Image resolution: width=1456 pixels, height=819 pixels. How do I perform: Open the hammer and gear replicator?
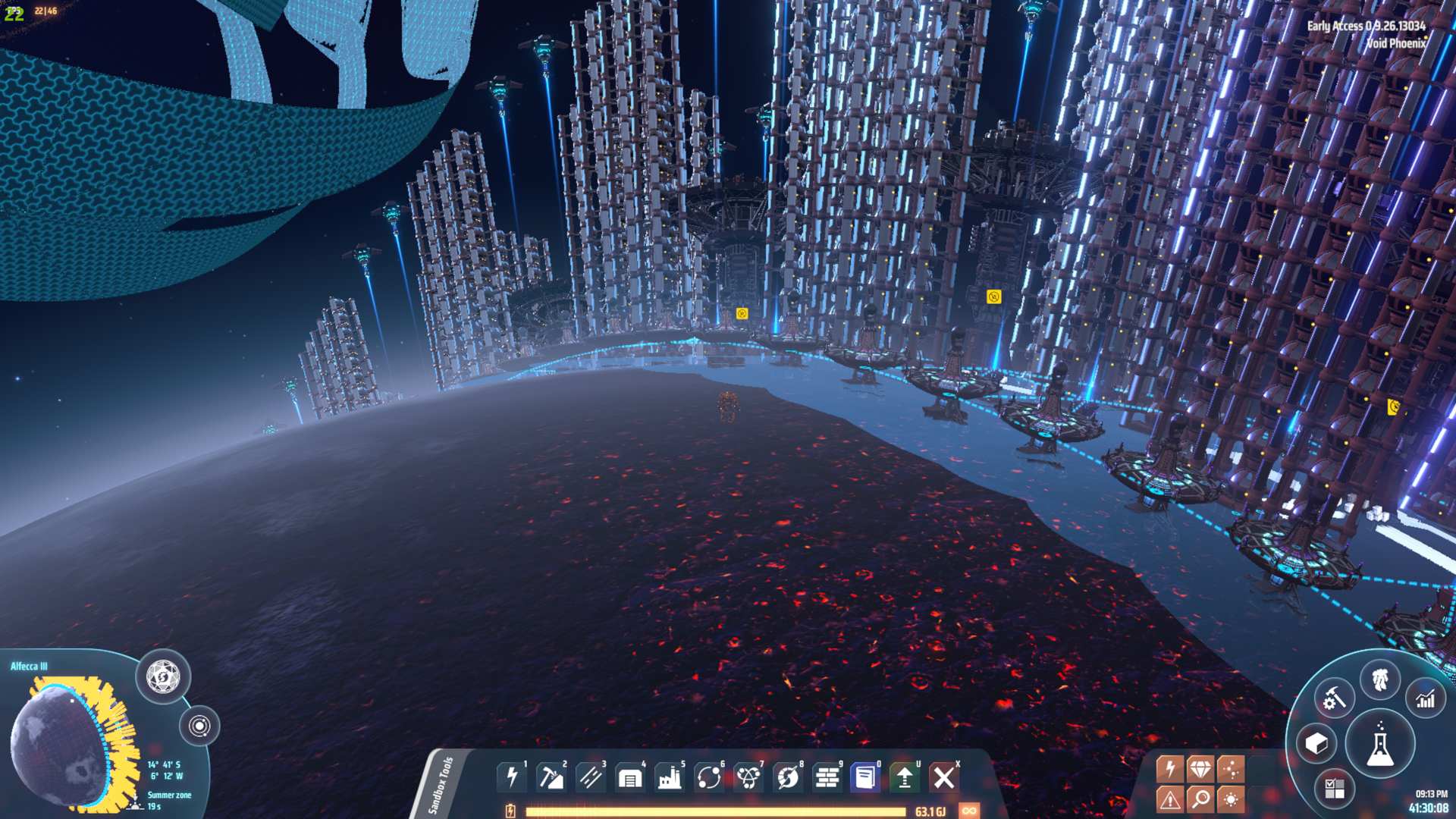[1334, 698]
